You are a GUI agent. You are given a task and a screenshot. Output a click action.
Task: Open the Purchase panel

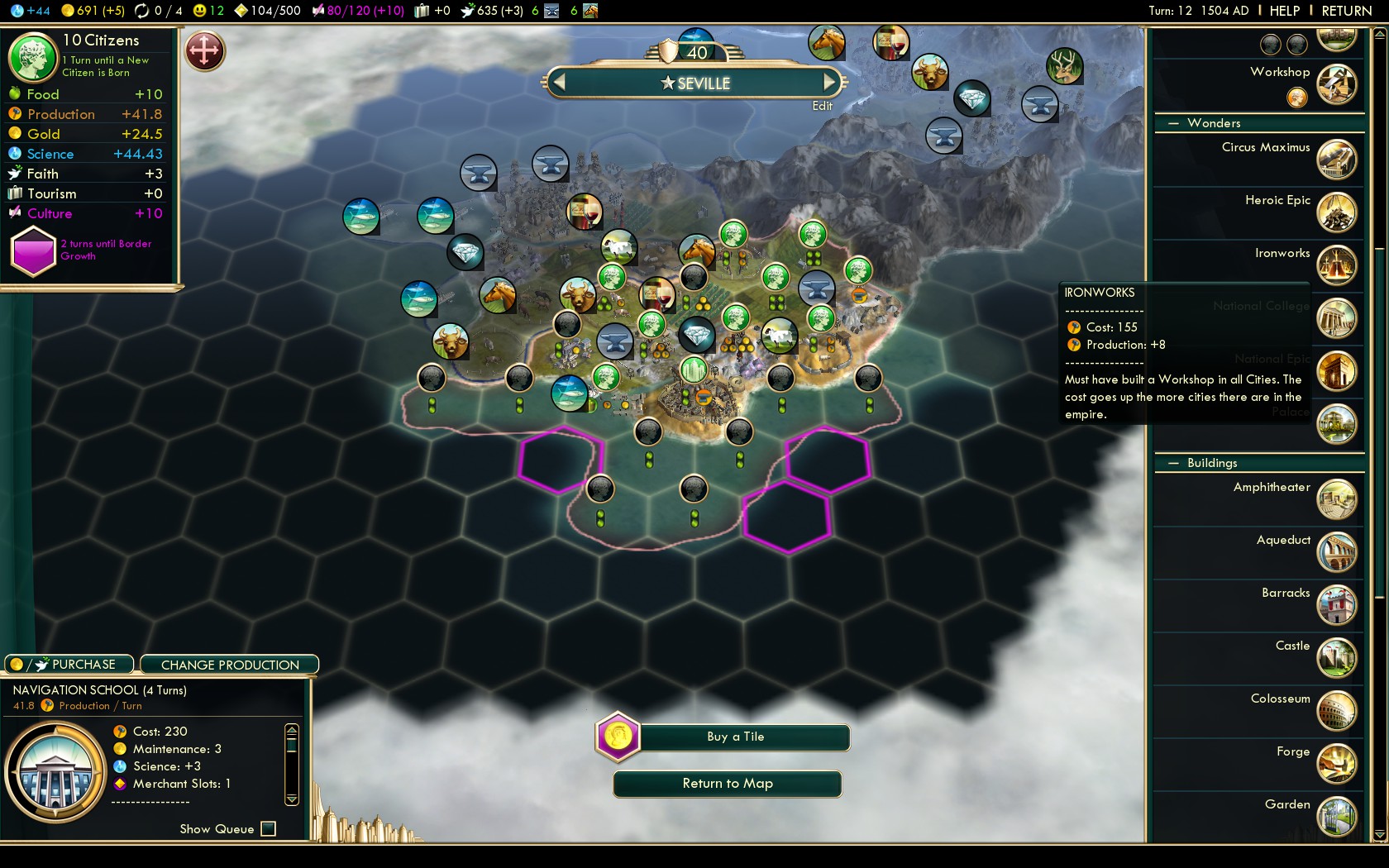point(69,665)
